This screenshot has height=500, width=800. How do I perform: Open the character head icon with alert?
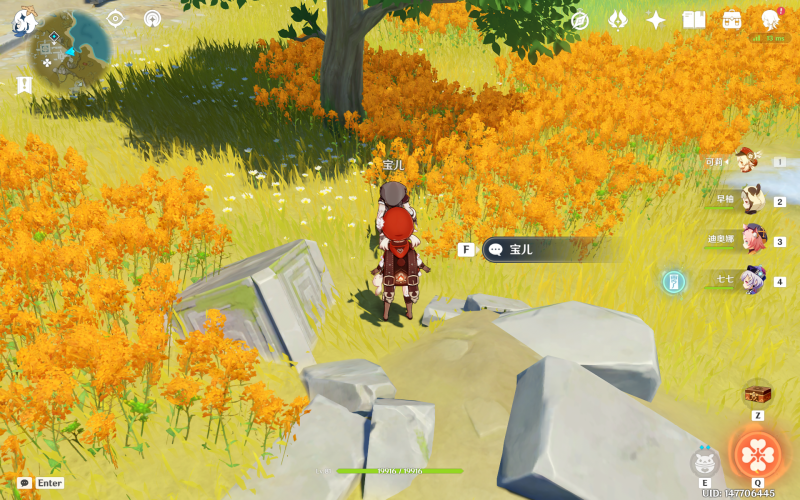(771, 19)
